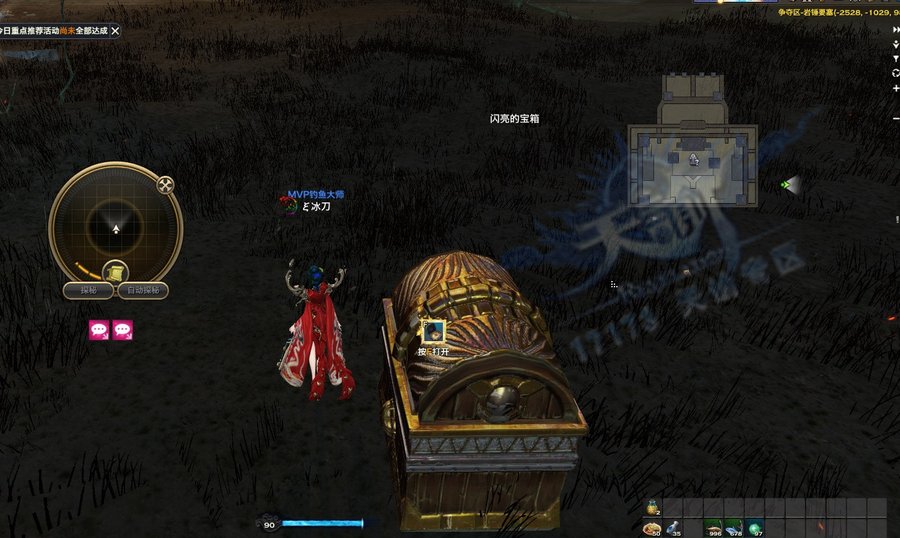
Task: Zoom out the map with minus button
Action: pyautogui.click(x=895, y=120)
